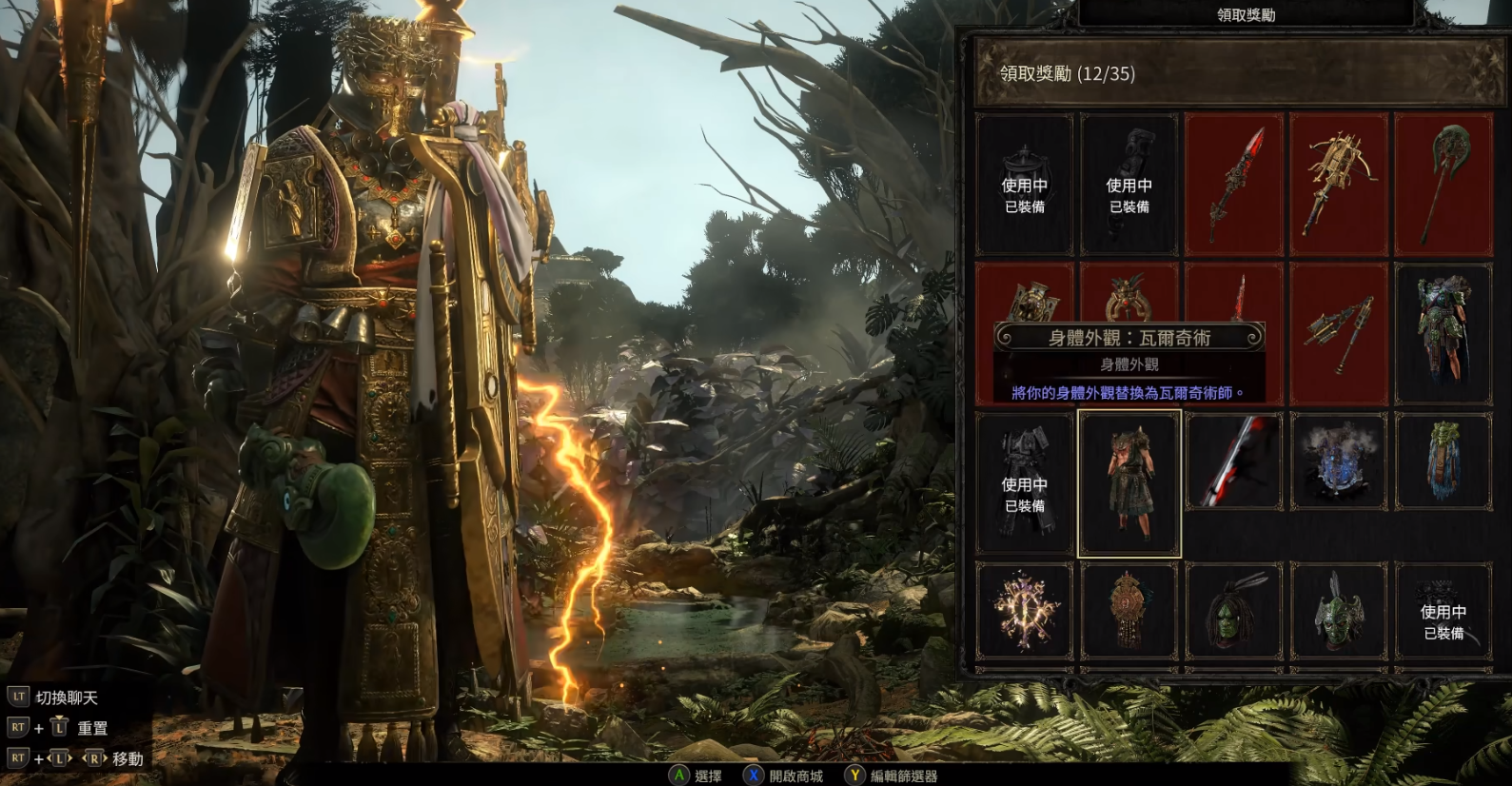The height and width of the screenshot is (786, 1512).
Task: Select the golden sparkling rune effect
Action: [1025, 611]
